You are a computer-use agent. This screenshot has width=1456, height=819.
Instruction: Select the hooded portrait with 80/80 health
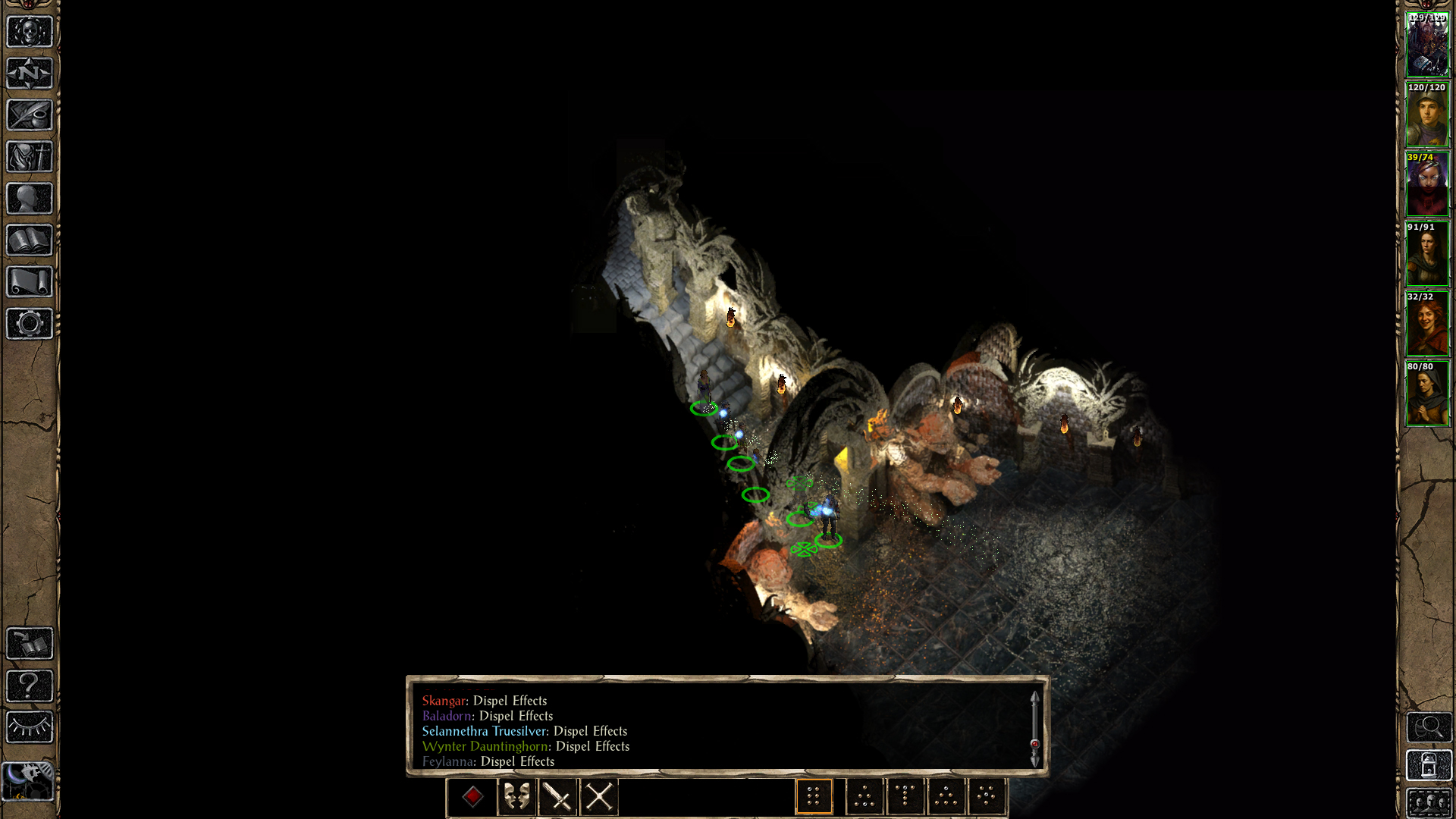pyautogui.click(x=1427, y=394)
